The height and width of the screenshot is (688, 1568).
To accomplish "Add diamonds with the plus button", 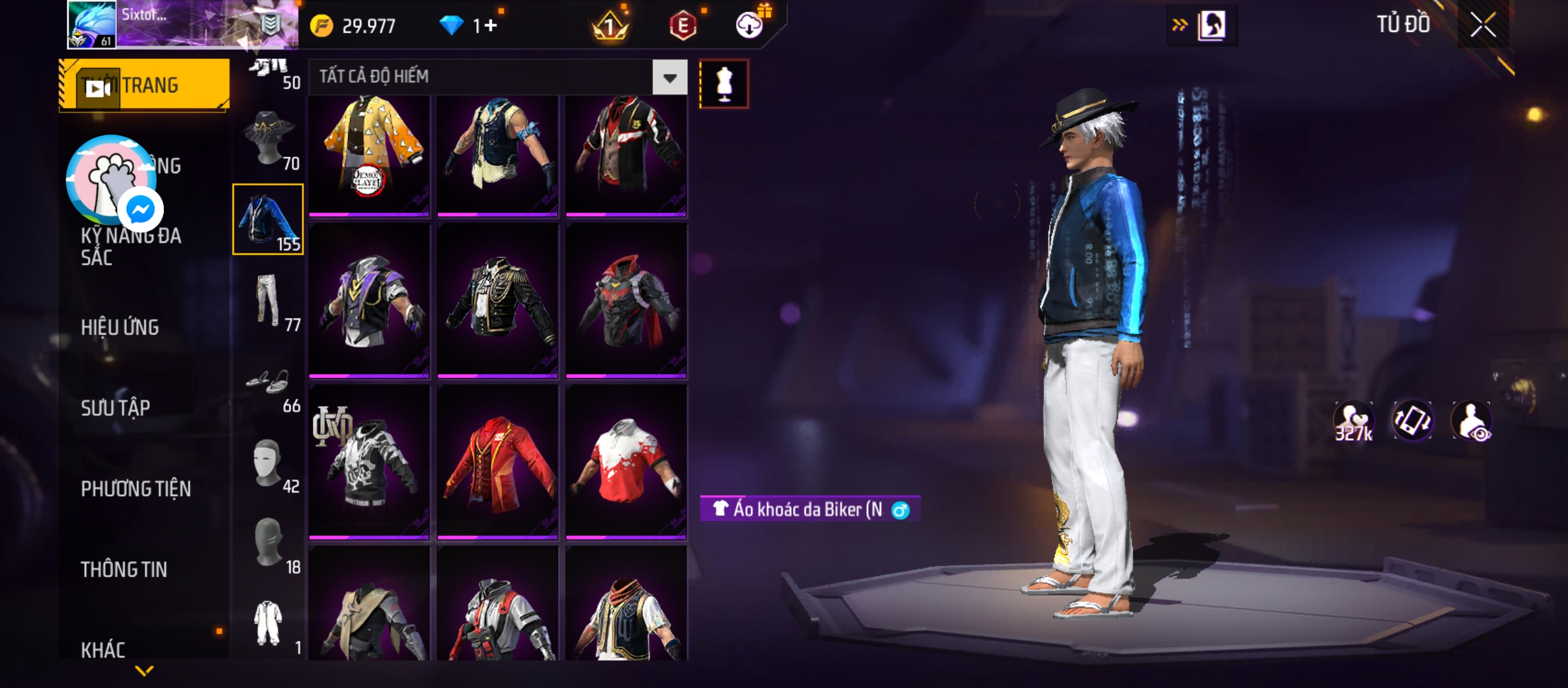I will (490, 25).
